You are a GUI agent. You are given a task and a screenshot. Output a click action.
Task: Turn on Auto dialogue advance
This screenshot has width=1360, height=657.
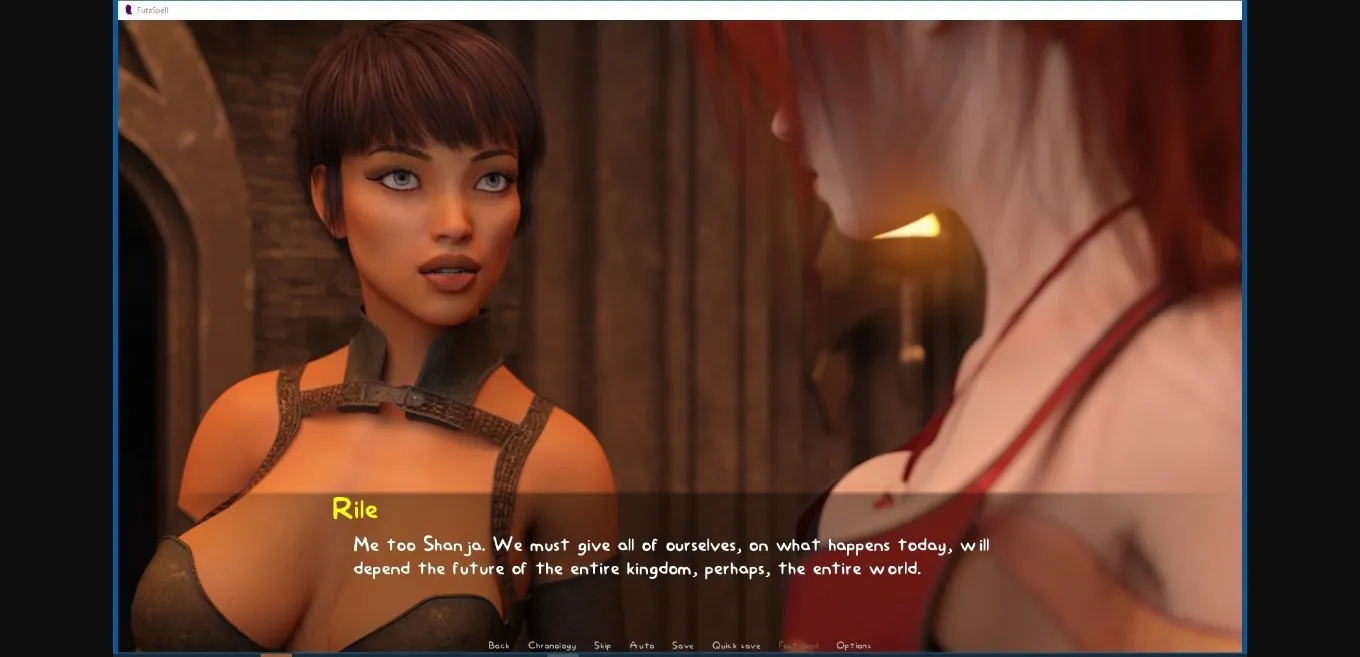[642, 646]
